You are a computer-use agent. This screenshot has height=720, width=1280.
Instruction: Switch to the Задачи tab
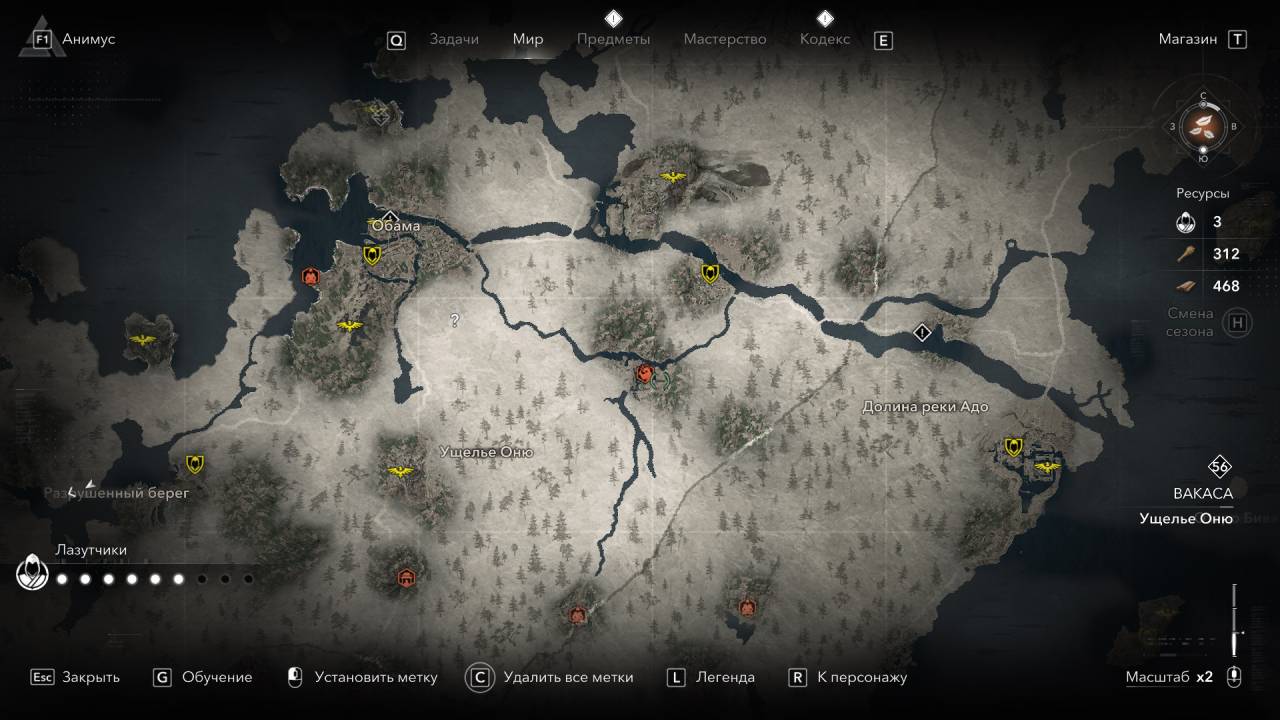coord(454,39)
